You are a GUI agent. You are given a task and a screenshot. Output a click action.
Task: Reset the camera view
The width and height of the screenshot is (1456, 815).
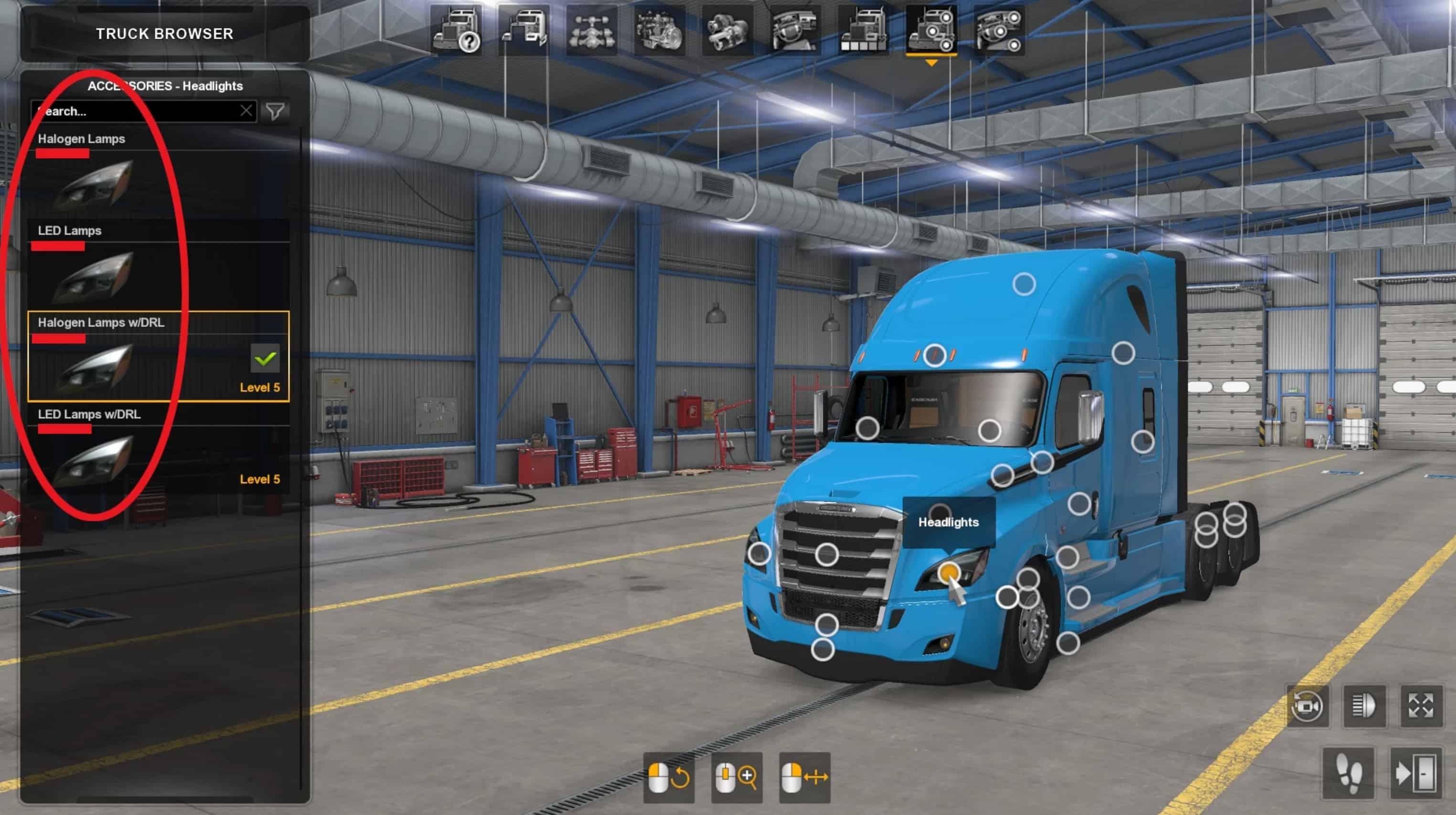tap(1307, 706)
